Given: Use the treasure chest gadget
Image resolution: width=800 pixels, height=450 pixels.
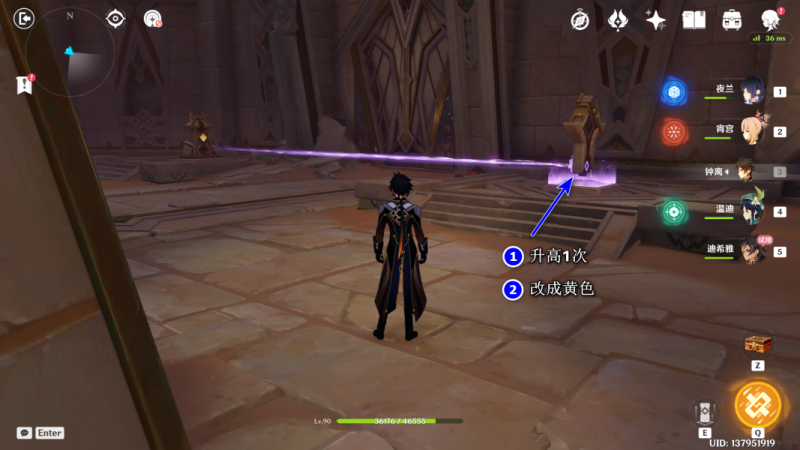Looking at the screenshot, I should pyautogui.click(x=758, y=345).
